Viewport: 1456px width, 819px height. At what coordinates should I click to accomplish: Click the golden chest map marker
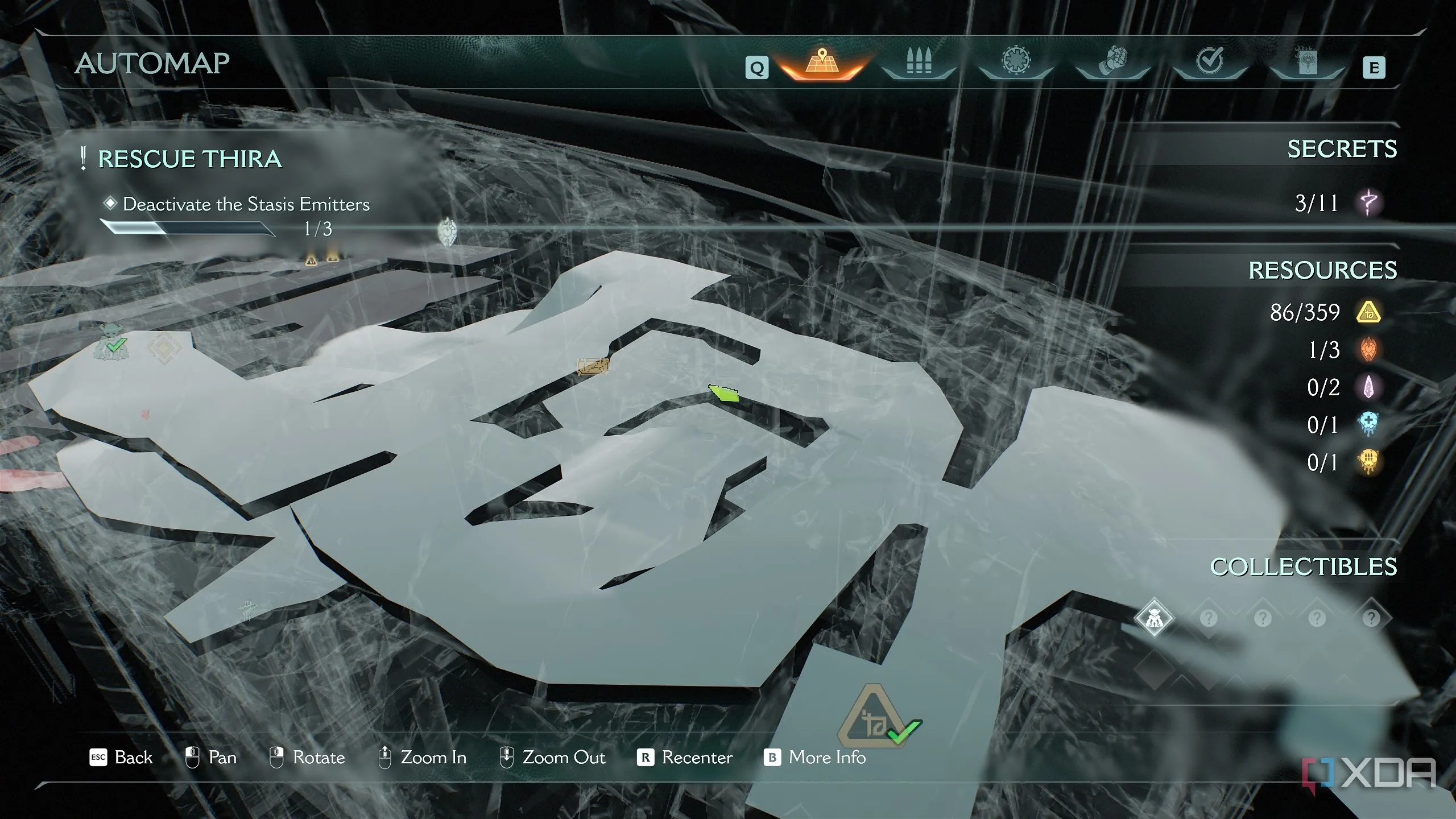(593, 366)
